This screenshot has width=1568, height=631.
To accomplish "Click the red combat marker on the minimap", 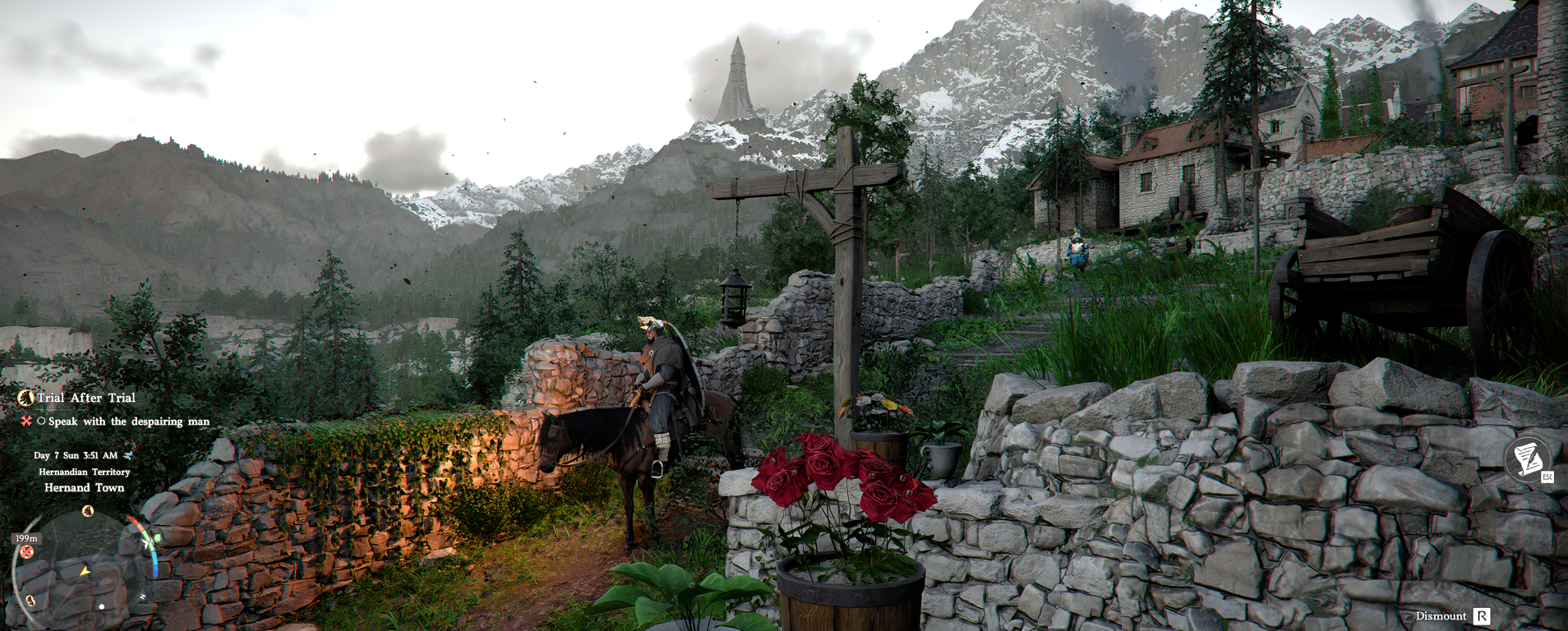I will point(26,550).
